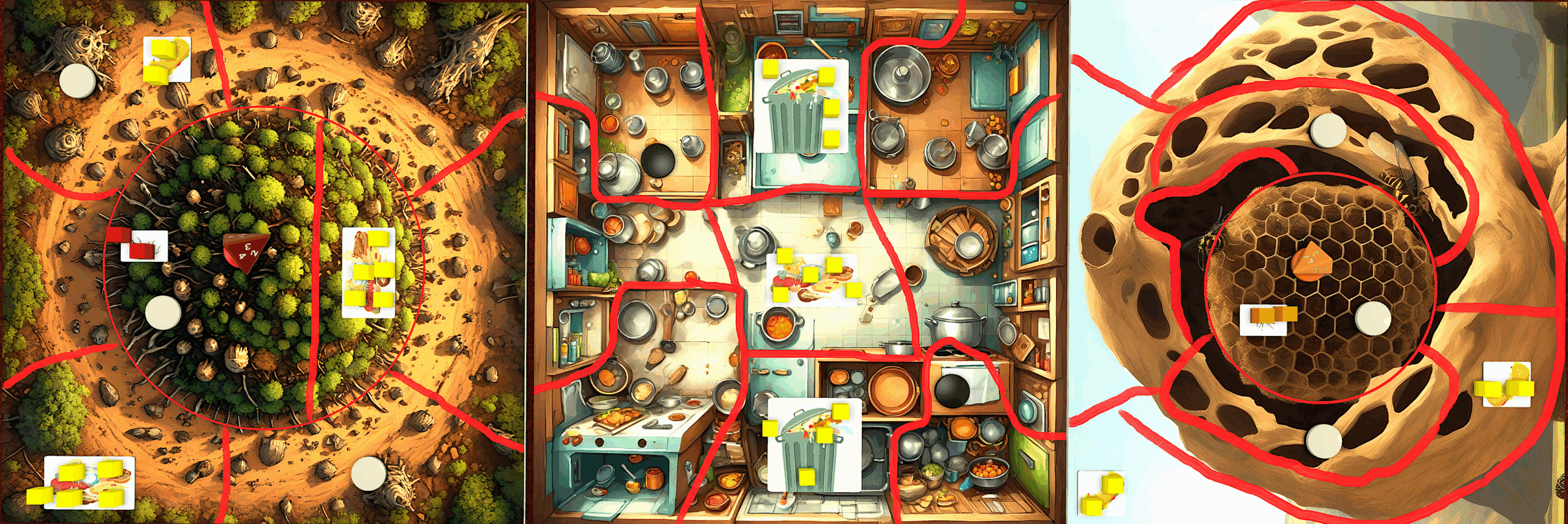Choose the honeycomb tile with orange cubes

[x=1263, y=319]
